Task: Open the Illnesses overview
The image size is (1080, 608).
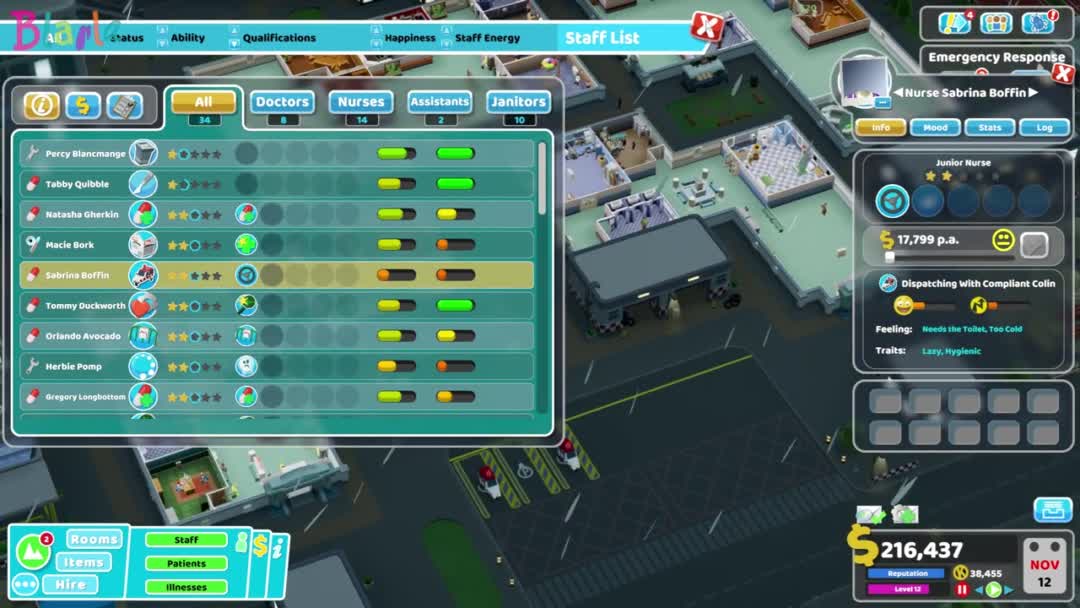Action: 186,587
